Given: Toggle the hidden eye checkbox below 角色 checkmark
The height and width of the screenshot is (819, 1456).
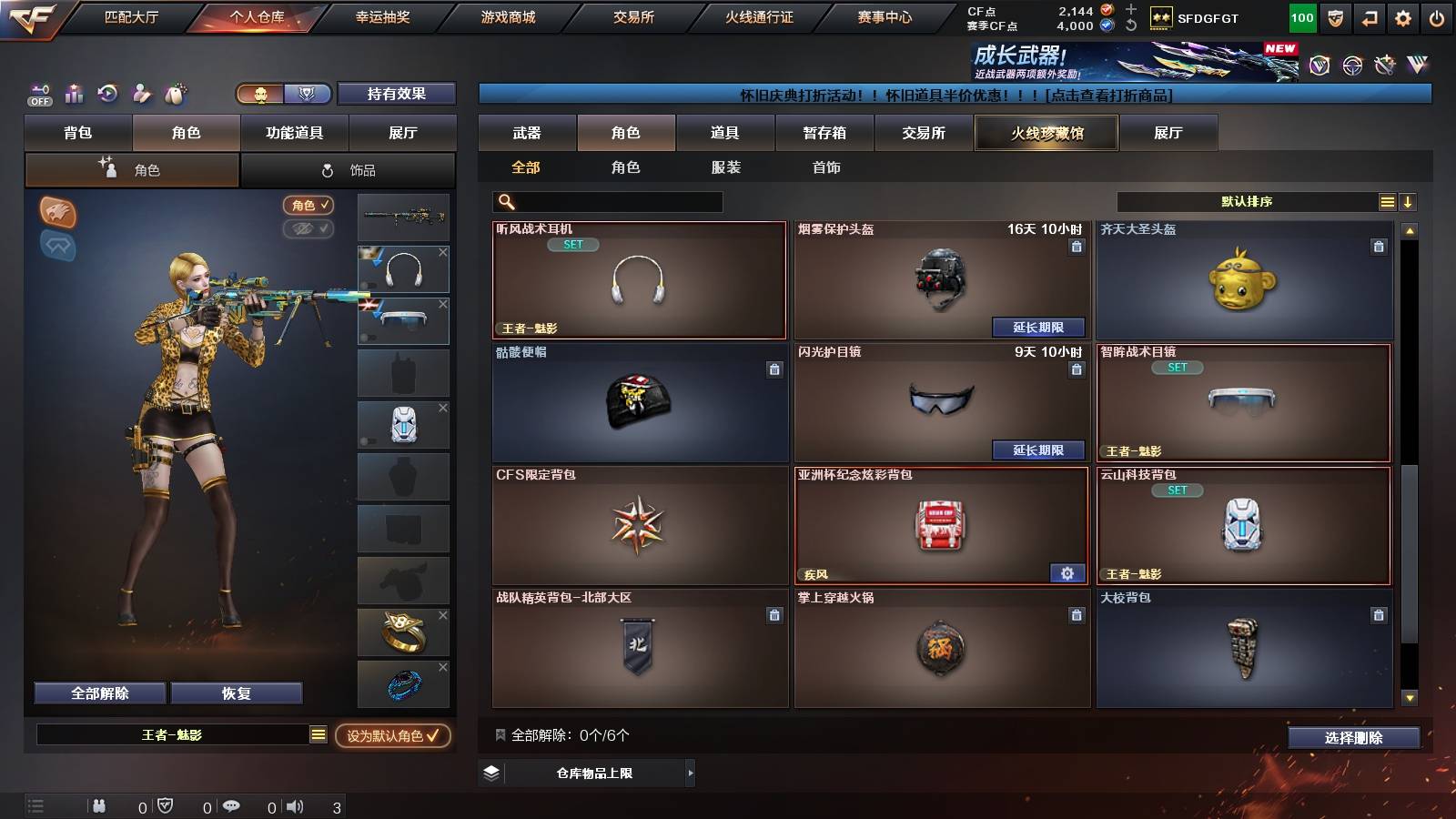Looking at the screenshot, I should click(309, 228).
